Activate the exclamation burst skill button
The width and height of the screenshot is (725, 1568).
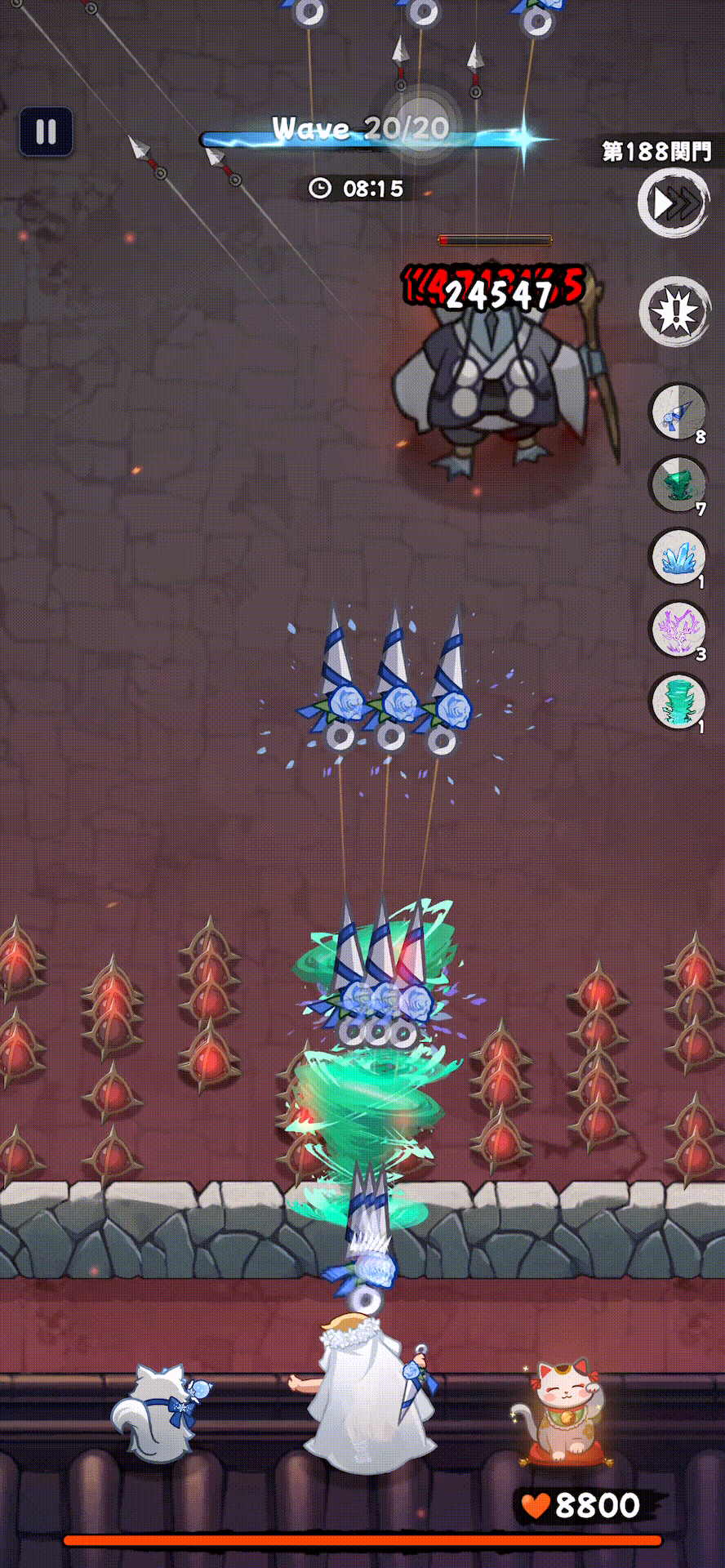[x=674, y=311]
